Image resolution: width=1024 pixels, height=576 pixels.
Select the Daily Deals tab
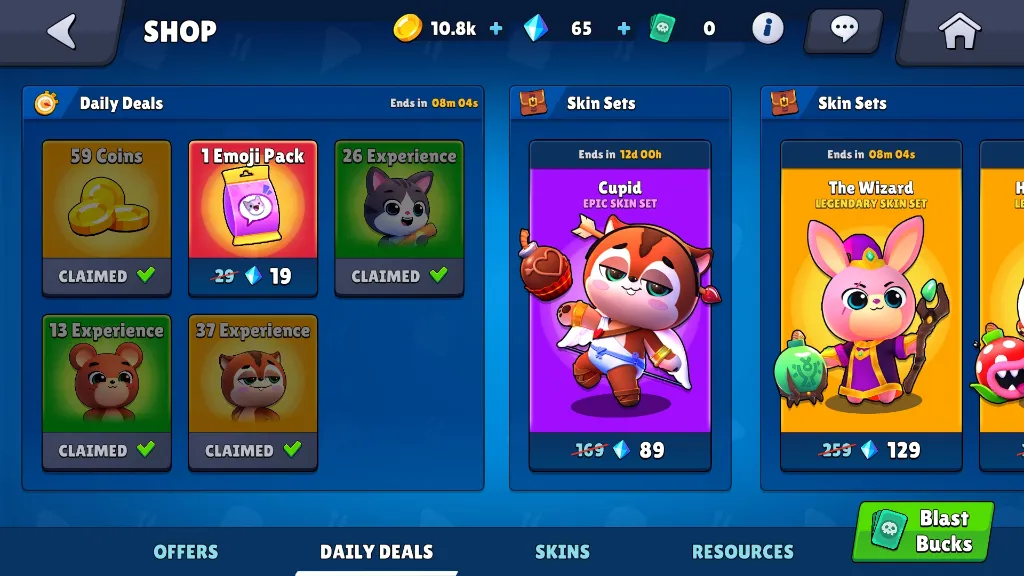(x=376, y=551)
